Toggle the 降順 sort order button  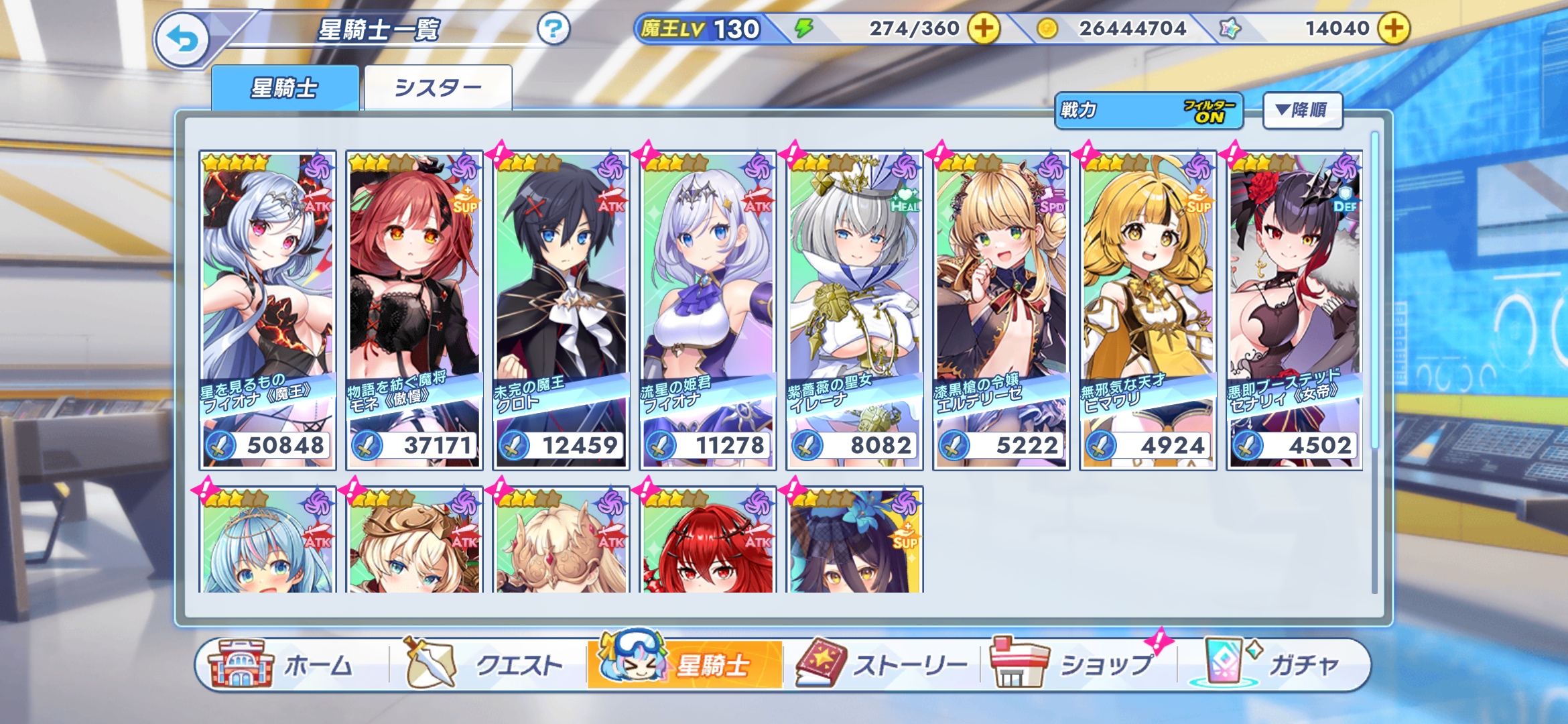point(1302,111)
